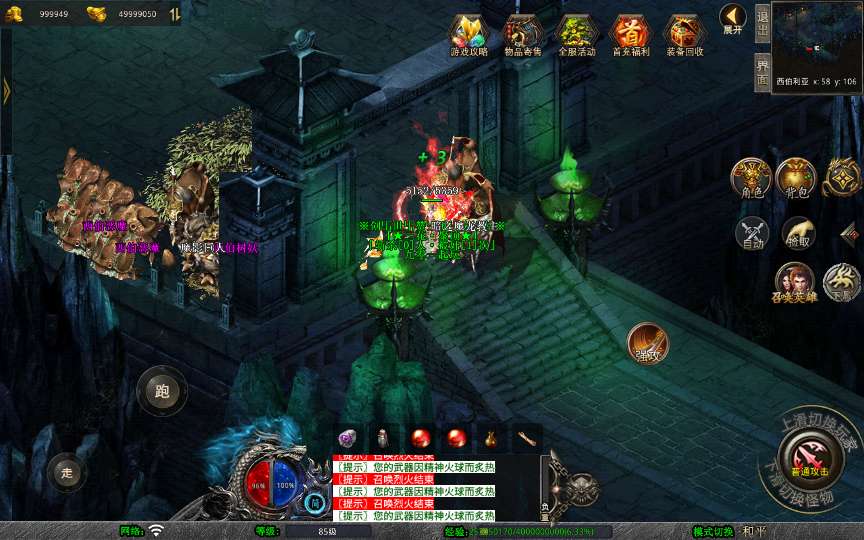Open the 背包 backpack inventory
864x540 pixels.
click(x=796, y=177)
